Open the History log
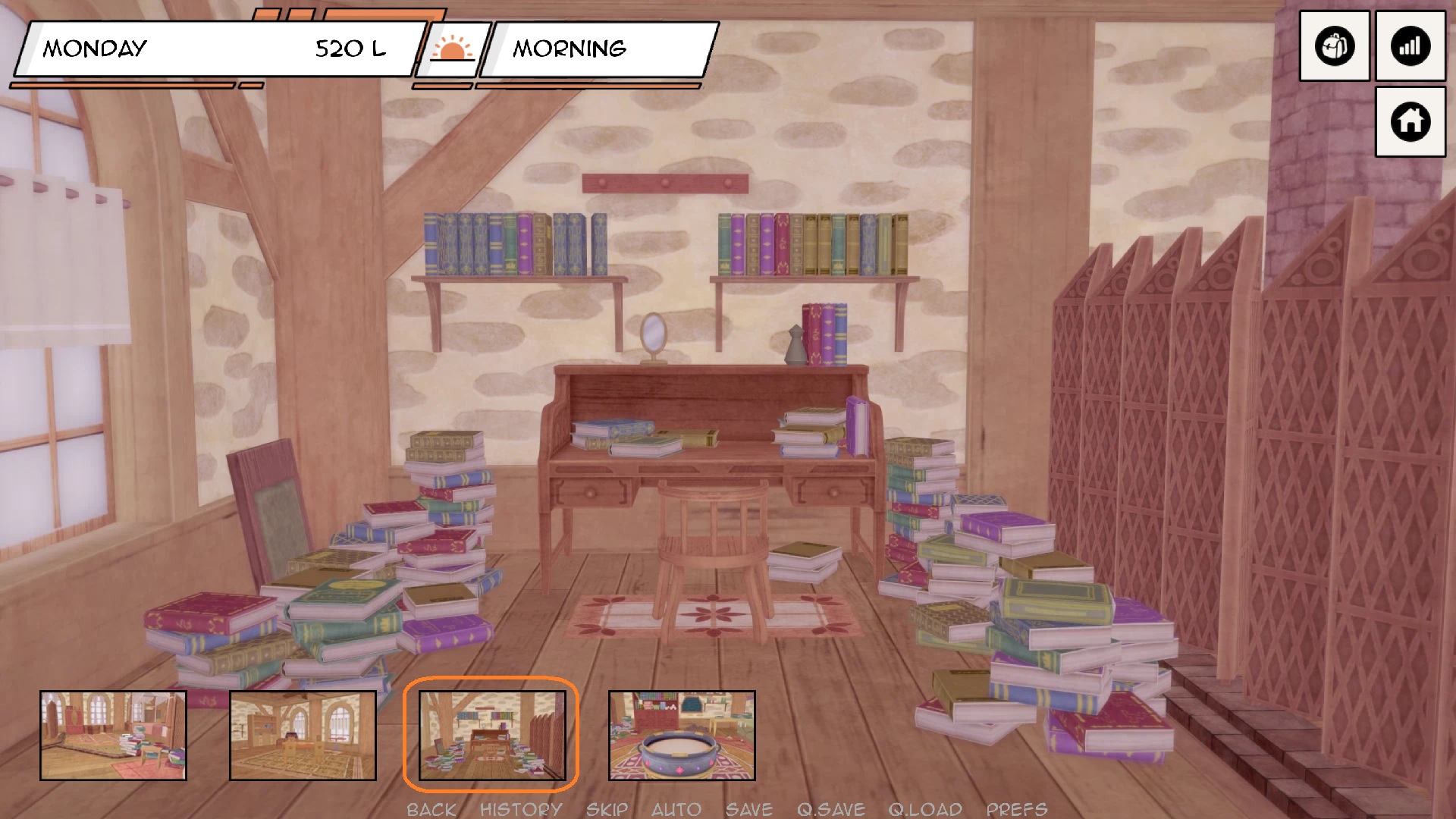The width and height of the screenshot is (1456, 819). point(521,809)
